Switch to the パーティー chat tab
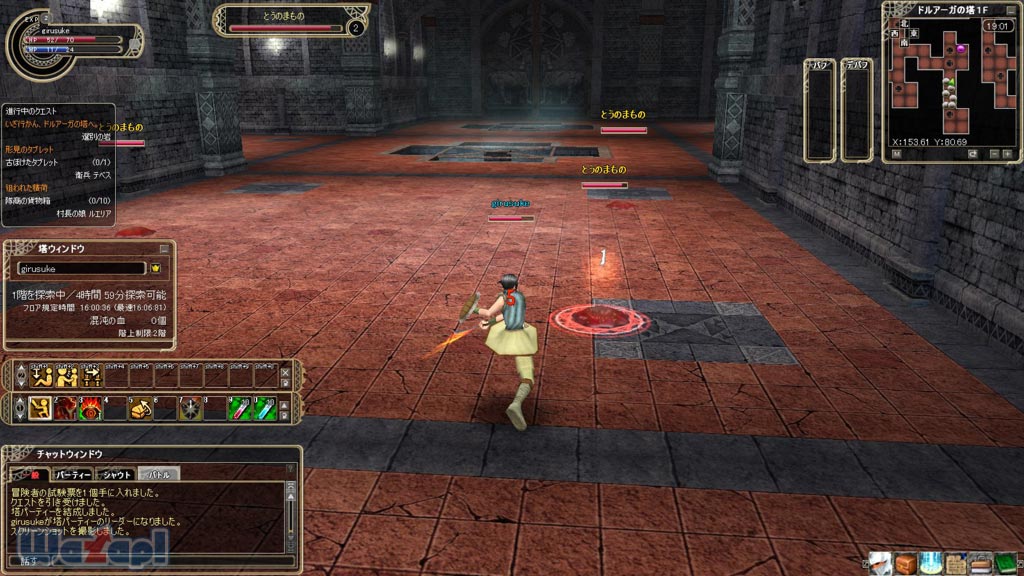1024x576 pixels. point(73,474)
